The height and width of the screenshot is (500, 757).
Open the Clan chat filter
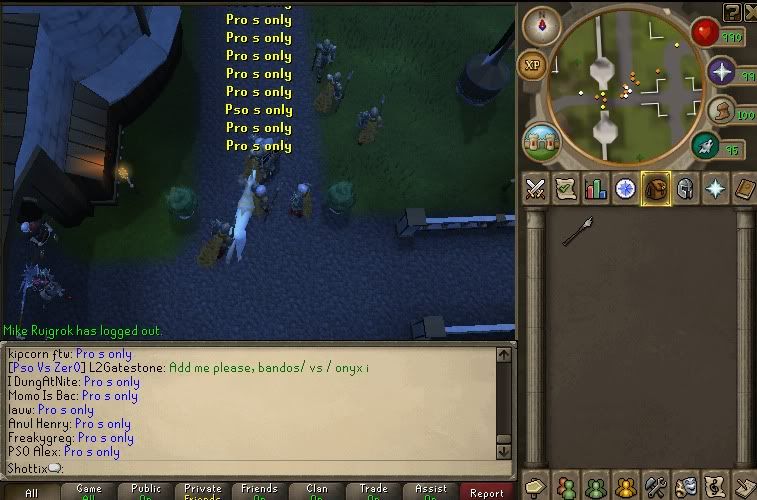pos(317,492)
